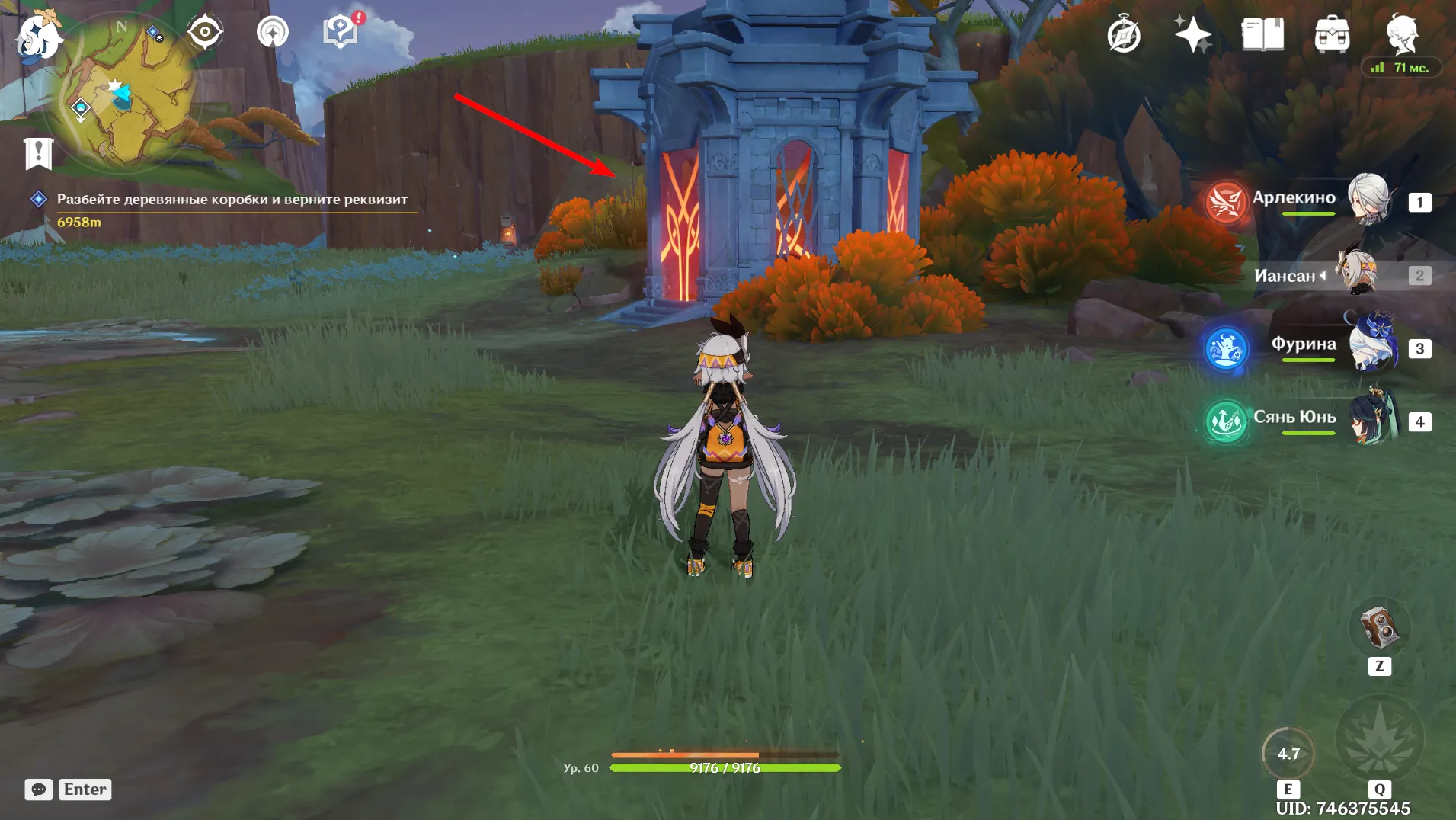
Task: Click the co-op beacon icon near the minimap
Action: click(274, 31)
